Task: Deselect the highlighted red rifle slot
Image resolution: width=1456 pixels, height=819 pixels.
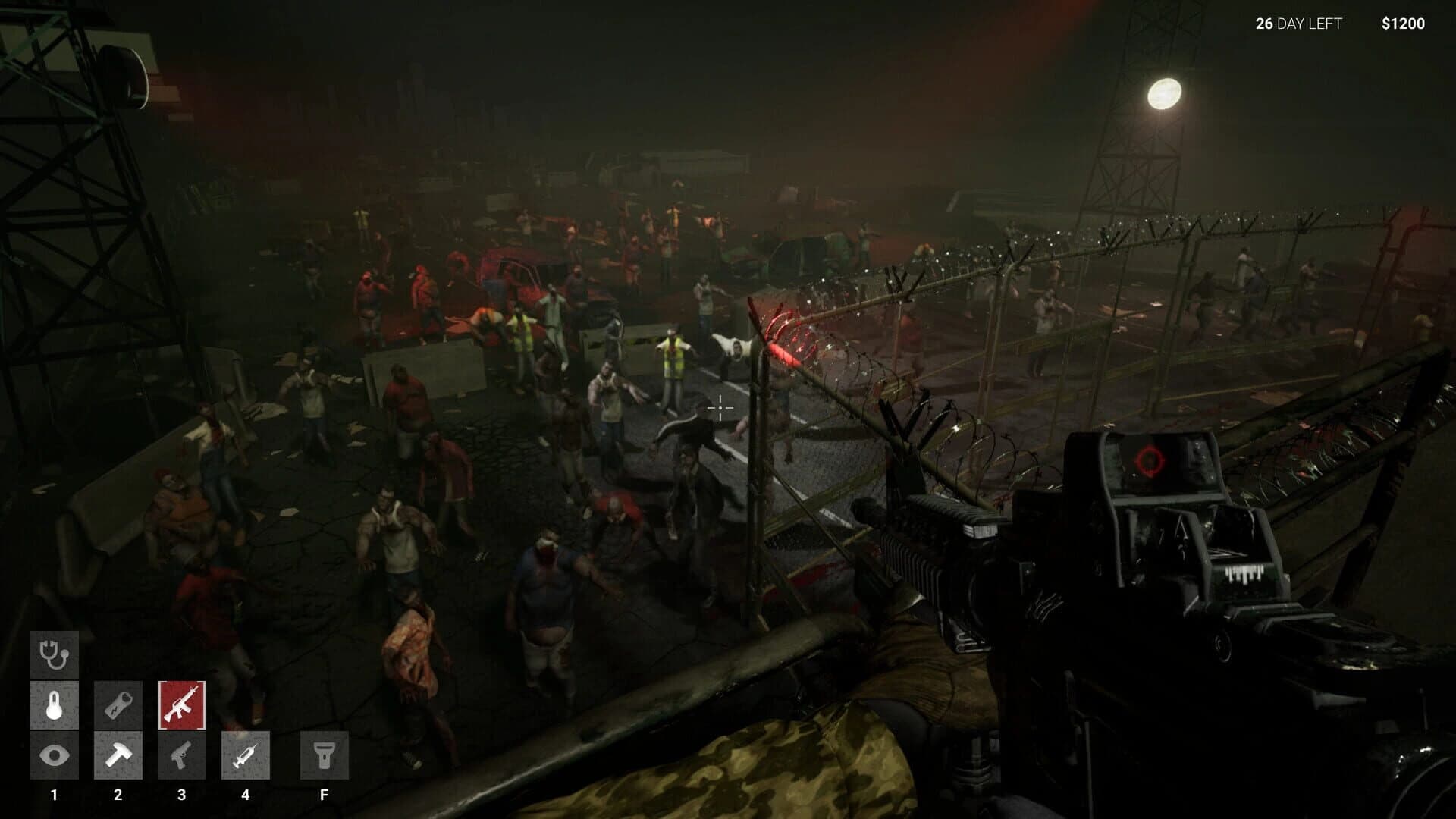Action: tap(182, 704)
